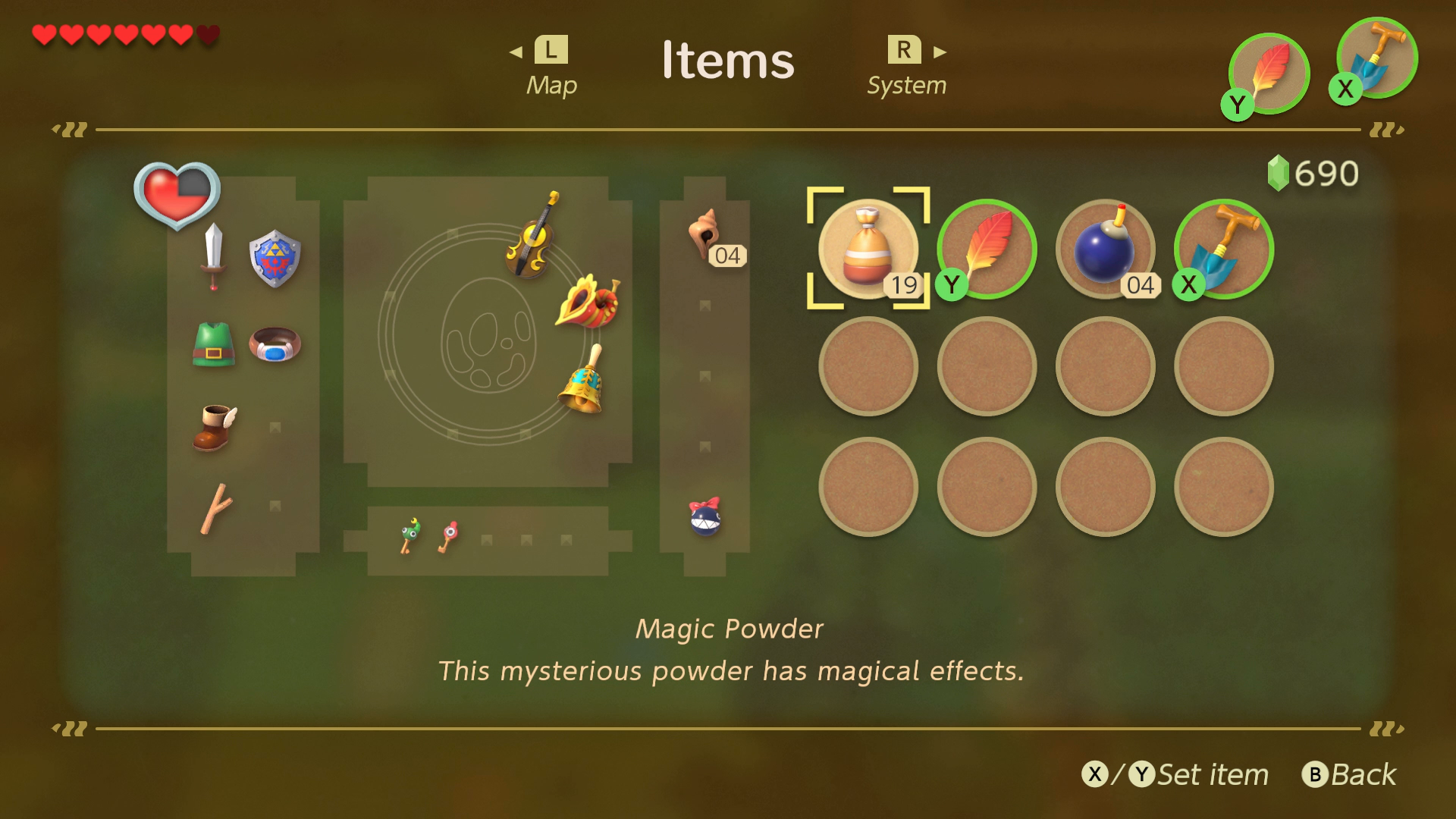1456x819 pixels.
Task: Select the Bomb item slot
Action: click(x=1105, y=249)
